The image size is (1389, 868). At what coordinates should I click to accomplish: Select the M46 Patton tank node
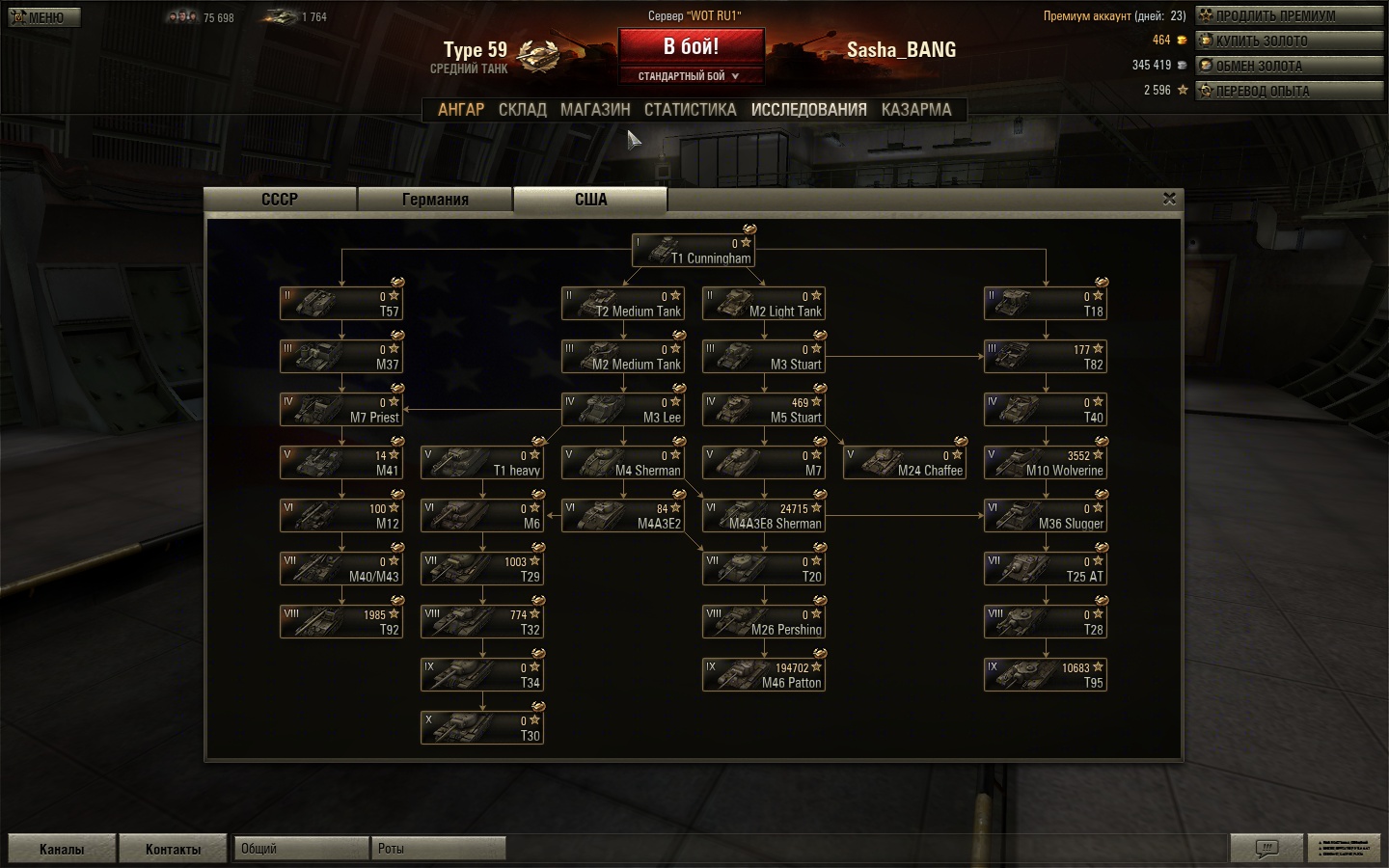(x=764, y=675)
